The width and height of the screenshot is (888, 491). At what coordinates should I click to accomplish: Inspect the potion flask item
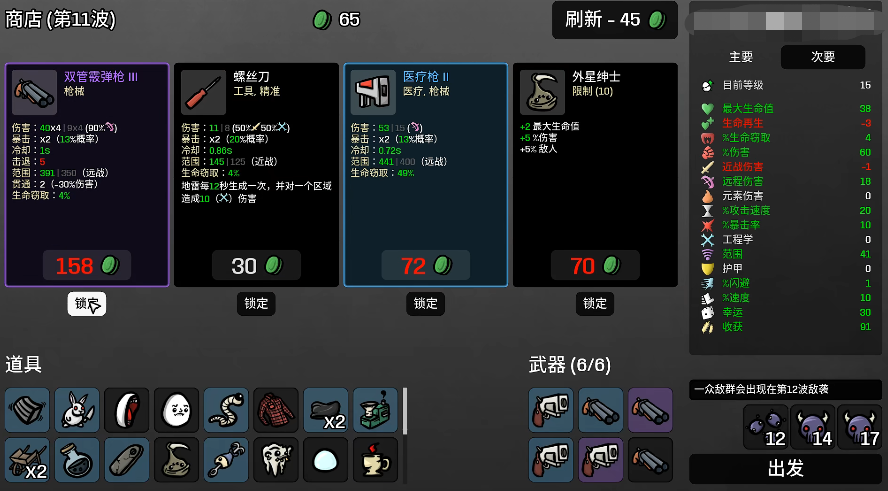tap(77, 460)
